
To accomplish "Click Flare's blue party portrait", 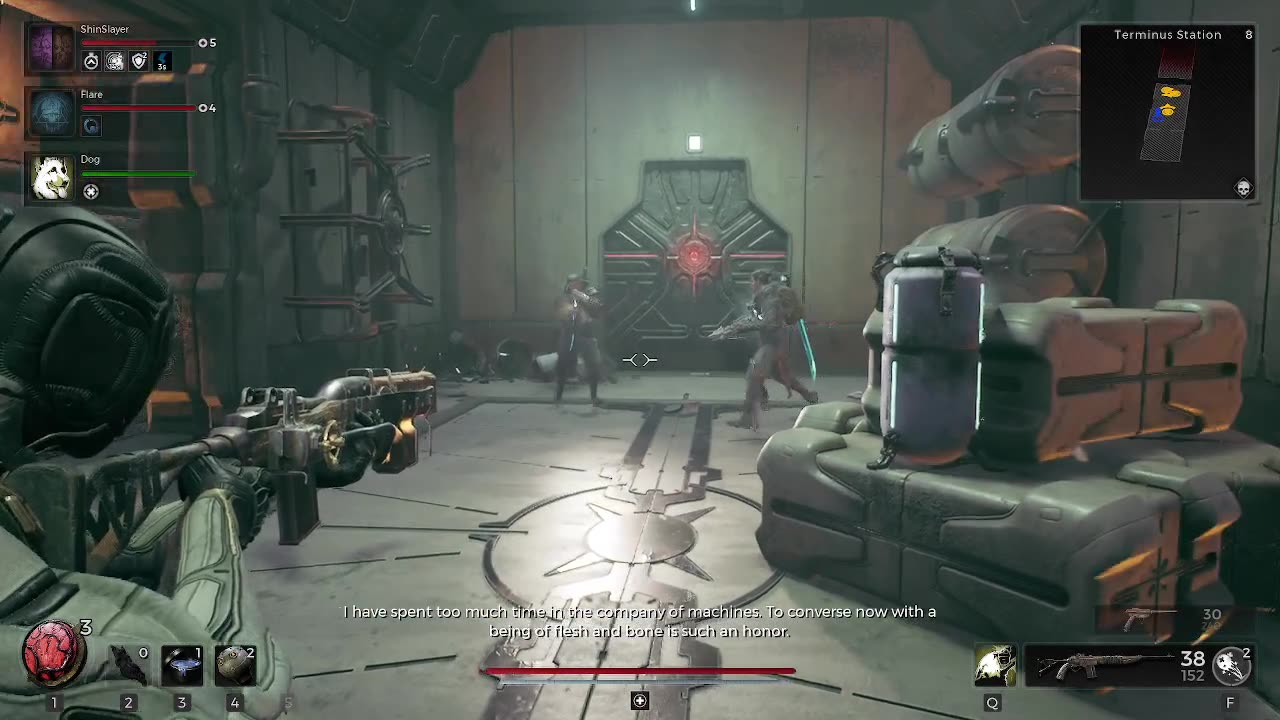I will click(x=50, y=112).
